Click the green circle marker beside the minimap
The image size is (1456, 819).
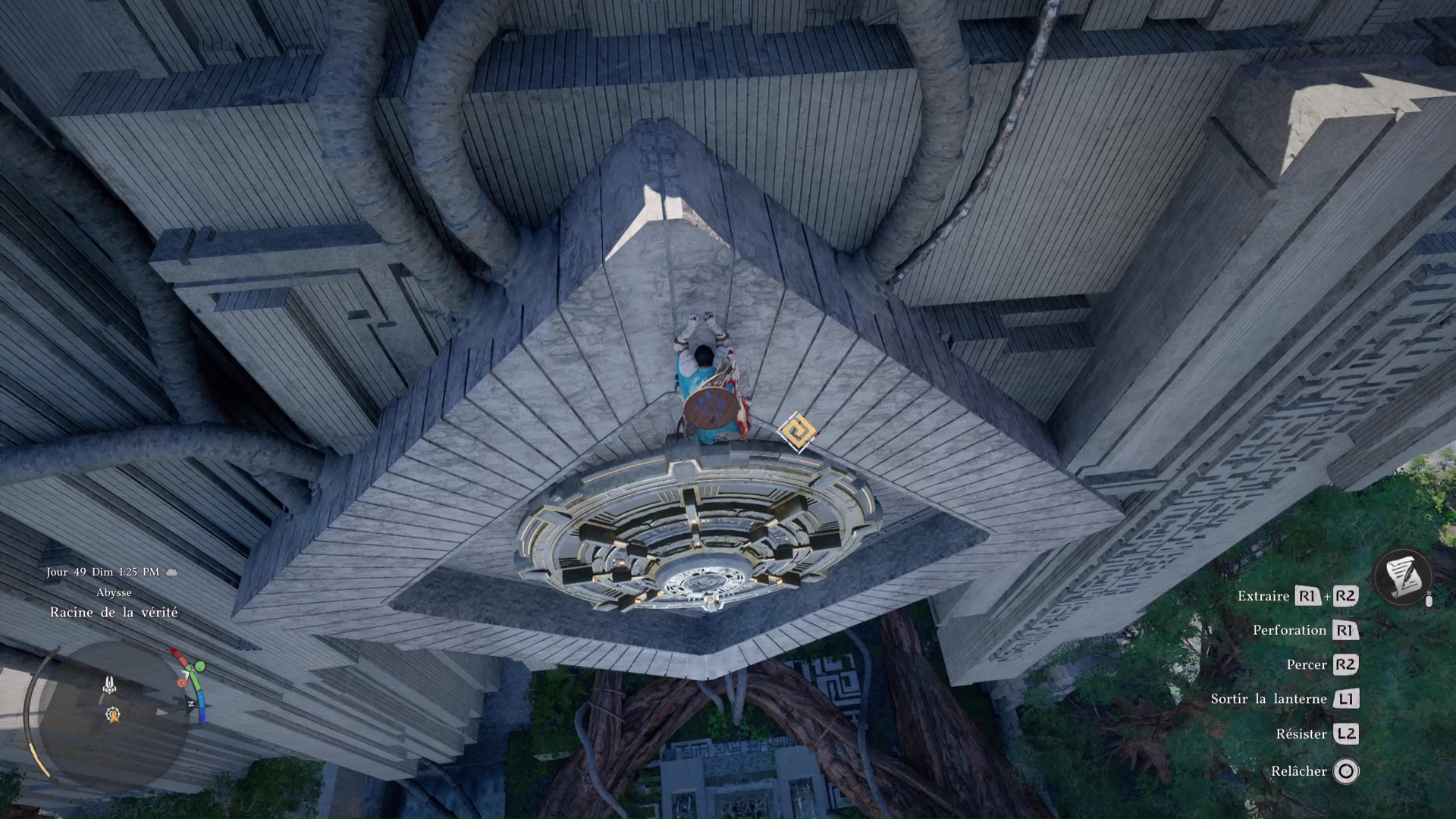tap(200, 667)
